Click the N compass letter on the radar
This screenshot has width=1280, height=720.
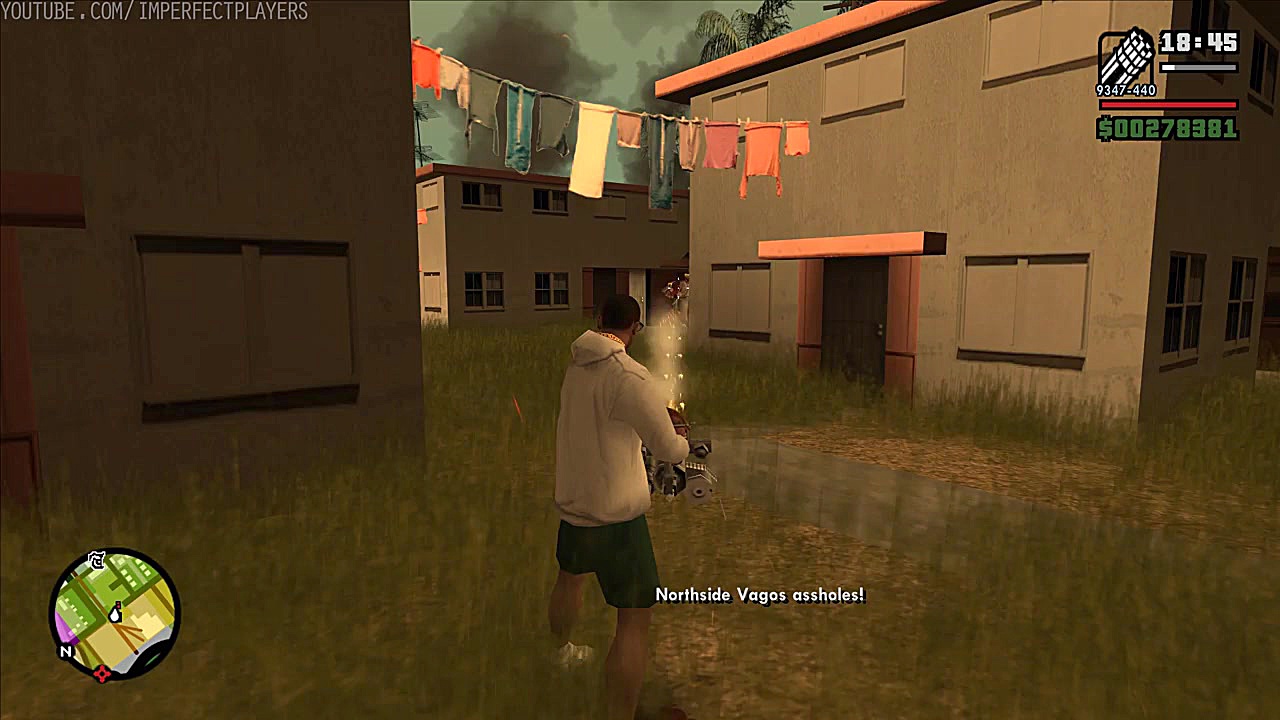66,650
